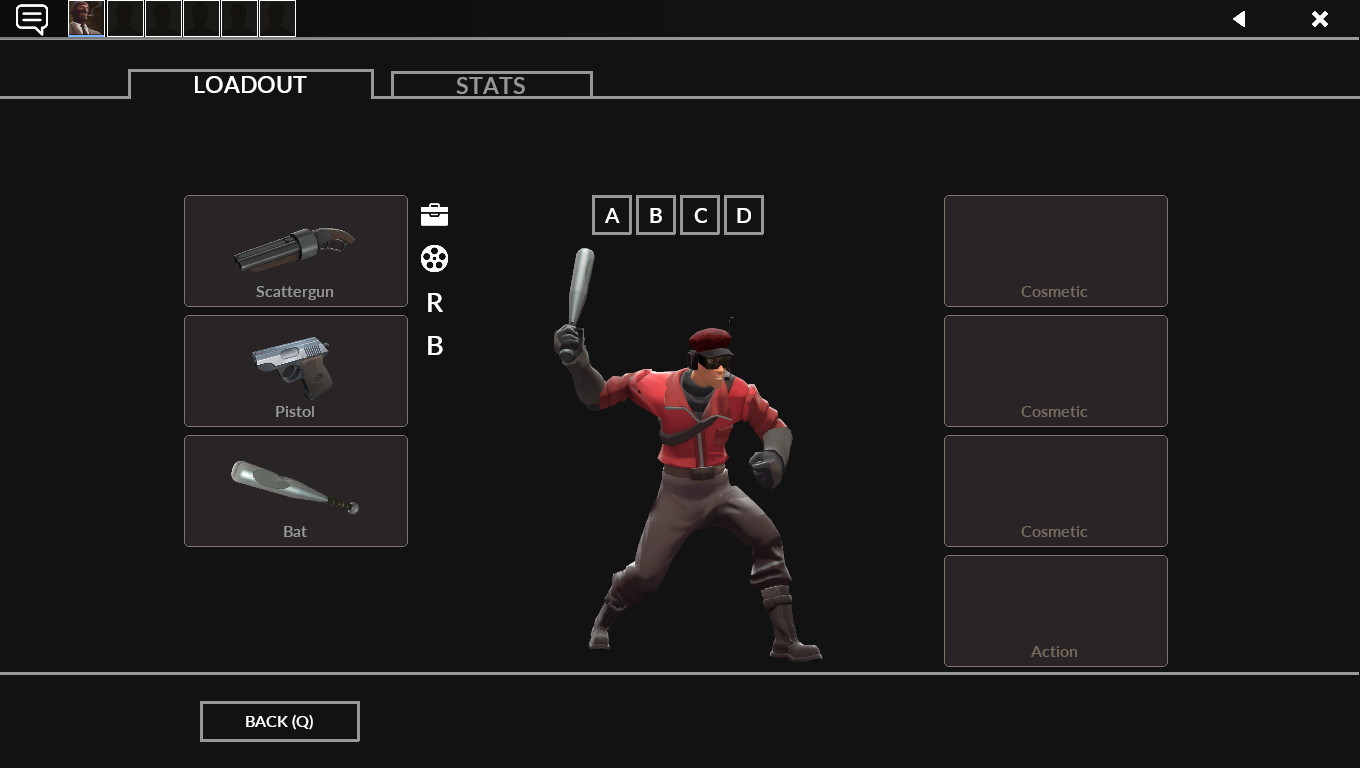Open the backpack via briefcase icon

click(434, 214)
